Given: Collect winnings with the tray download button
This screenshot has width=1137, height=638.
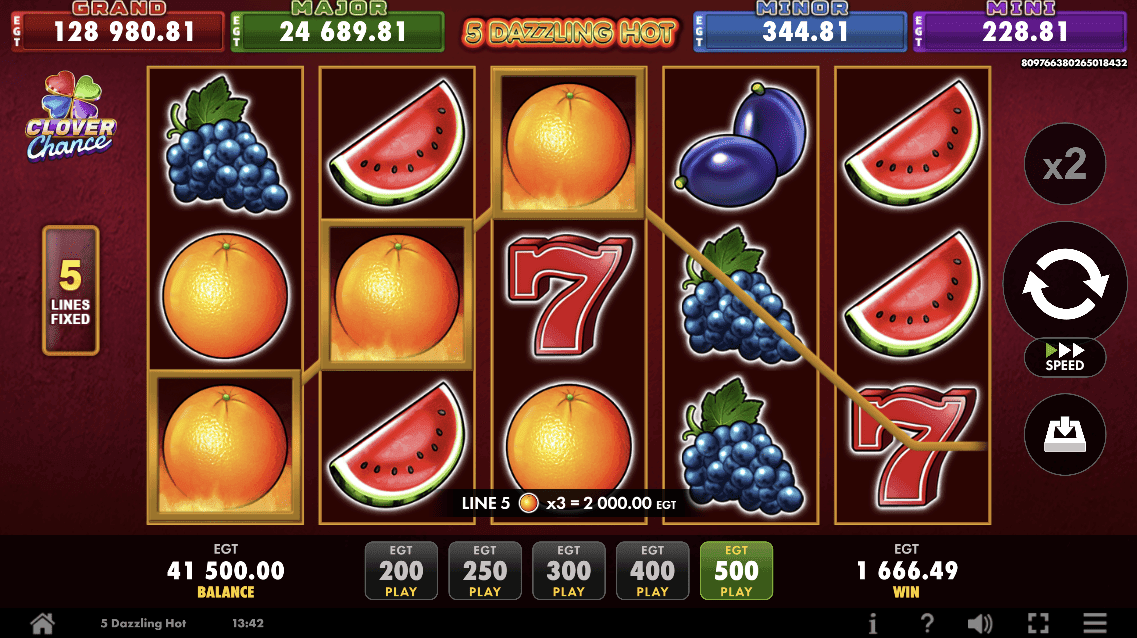Looking at the screenshot, I should (1065, 435).
